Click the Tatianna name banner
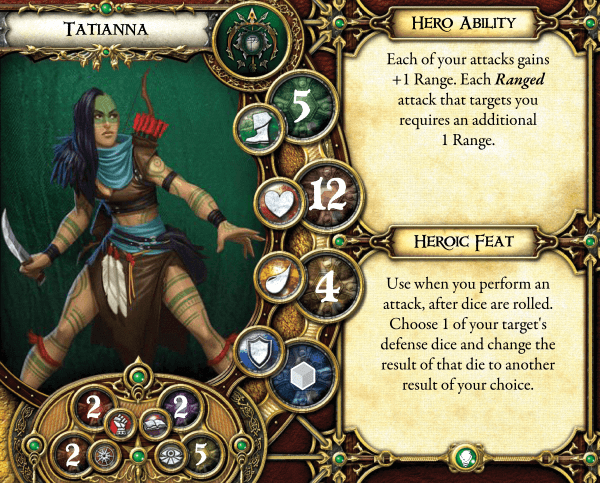The width and height of the screenshot is (600, 483). (x=105, y=28)
